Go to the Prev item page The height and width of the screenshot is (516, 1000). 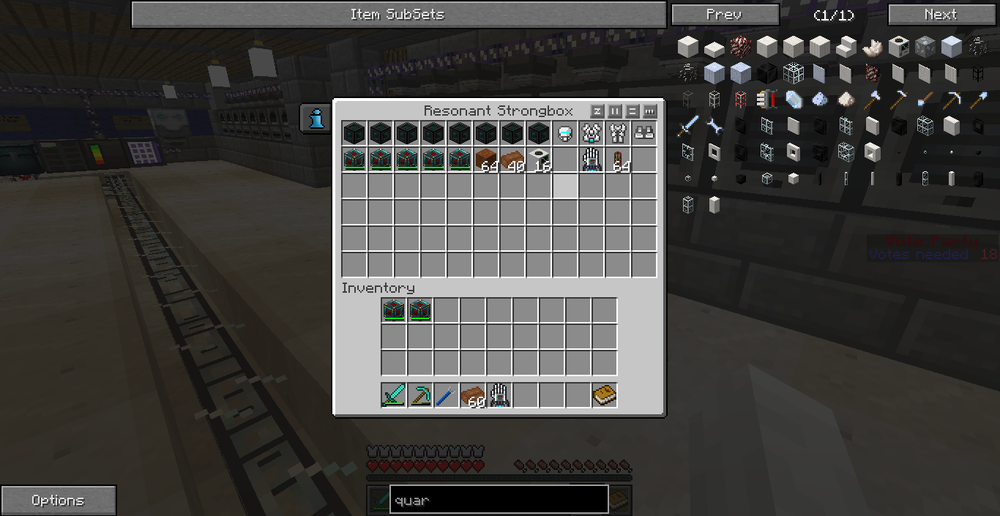(x=724, y=14)
